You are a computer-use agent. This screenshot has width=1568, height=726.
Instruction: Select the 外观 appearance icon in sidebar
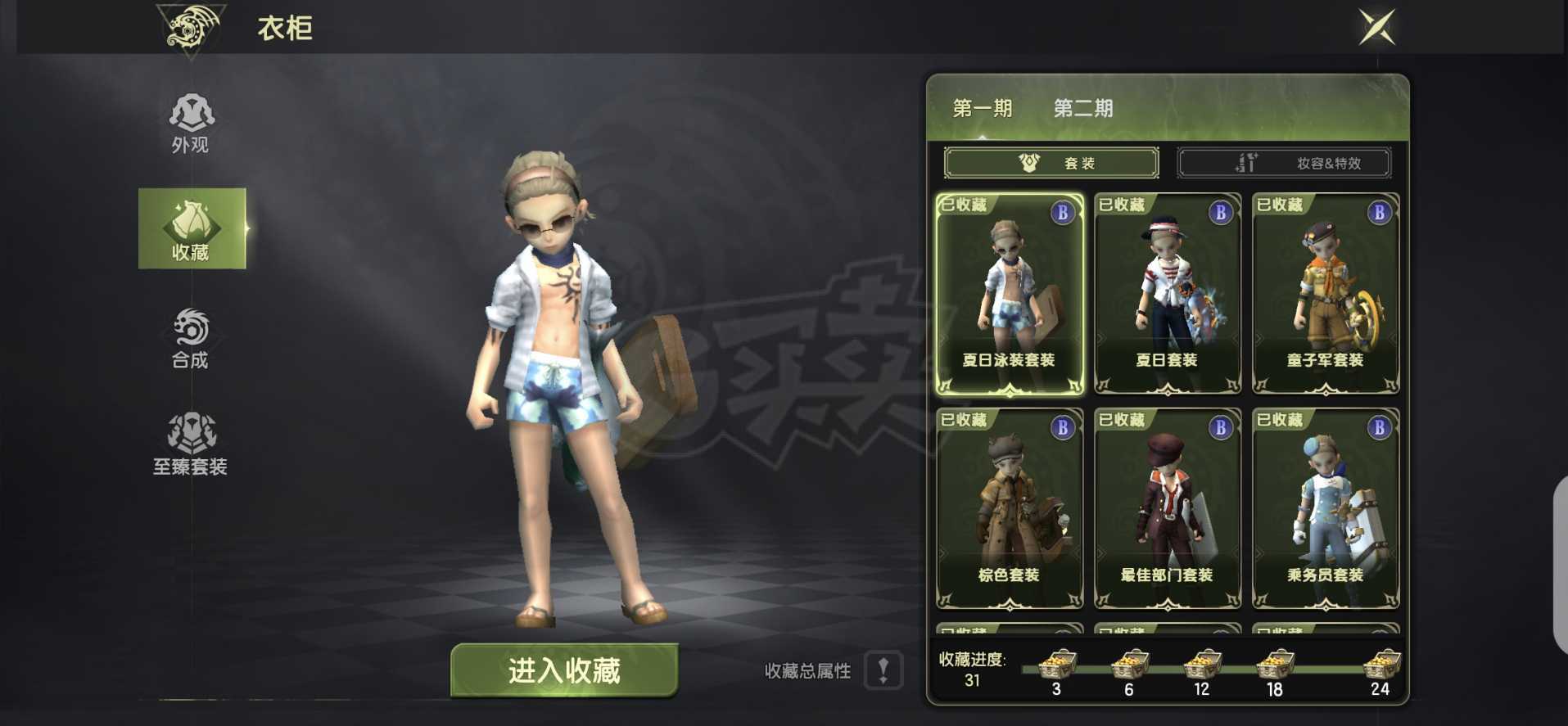(x=189, y=118)
